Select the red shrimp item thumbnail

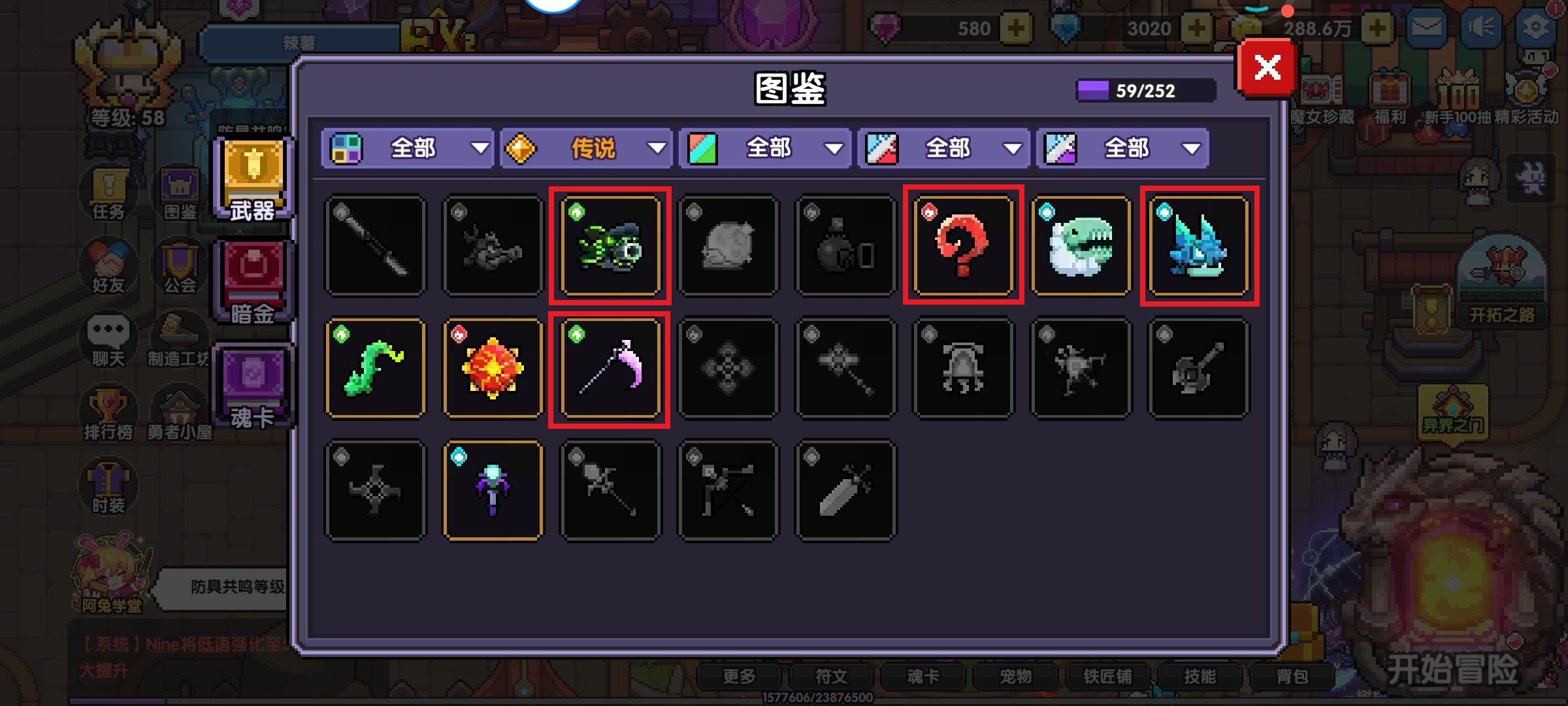tap(964, 247)
